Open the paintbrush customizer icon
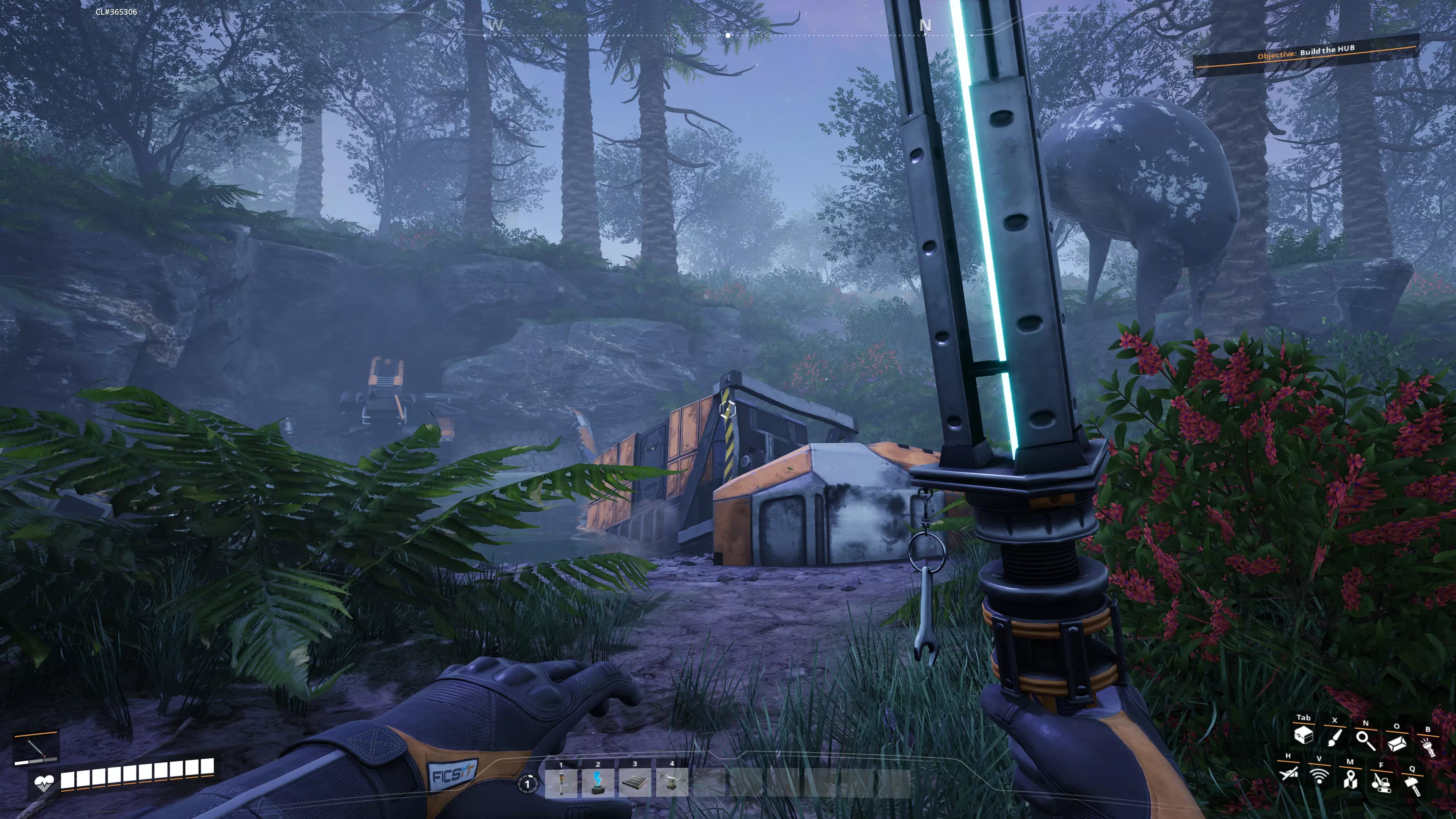This screenshot has width=1456, height=819. pyautogui.click(x=1335, y=737)
